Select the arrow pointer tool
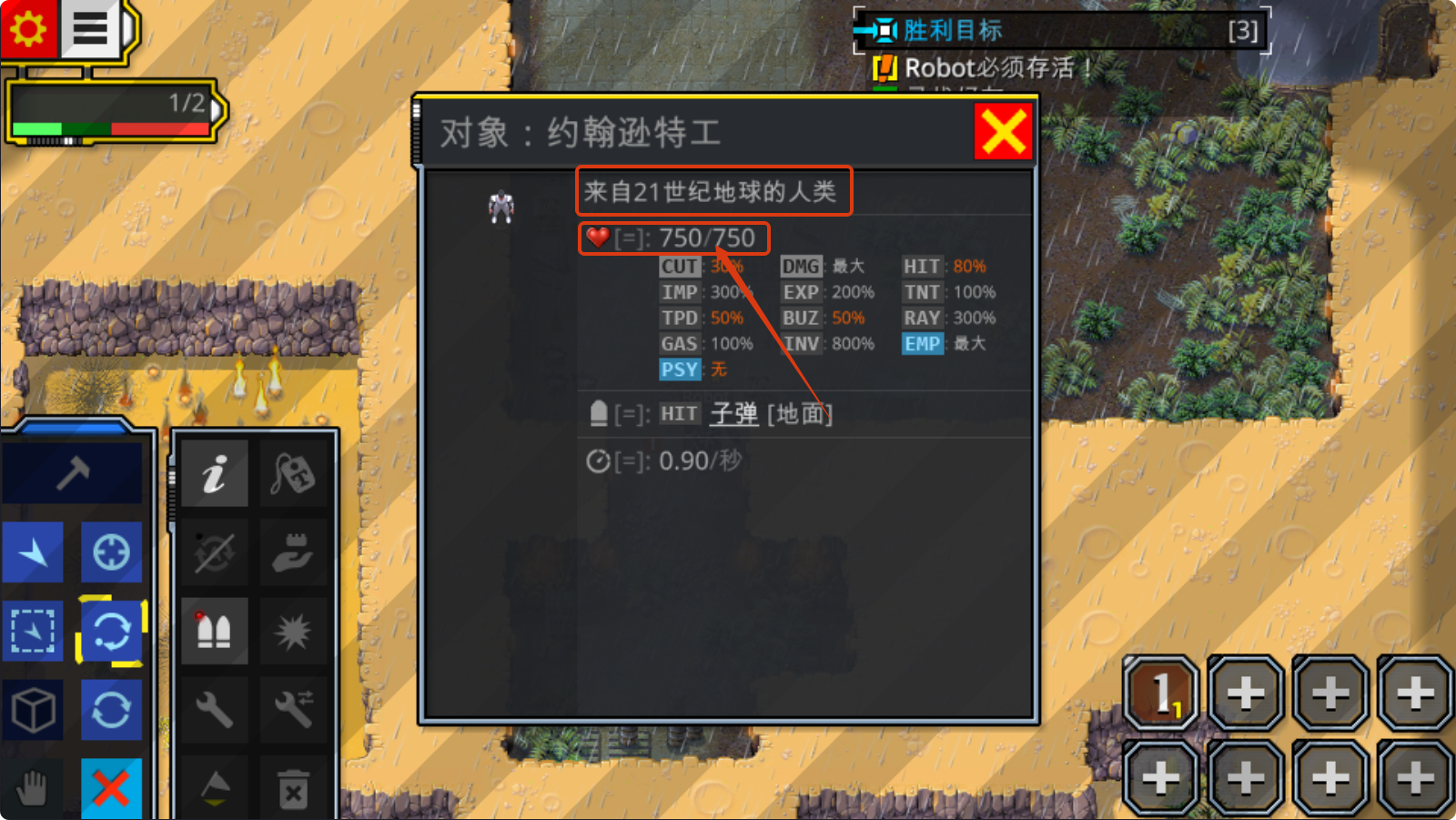1456x820 pixels. tap(33, 552)
